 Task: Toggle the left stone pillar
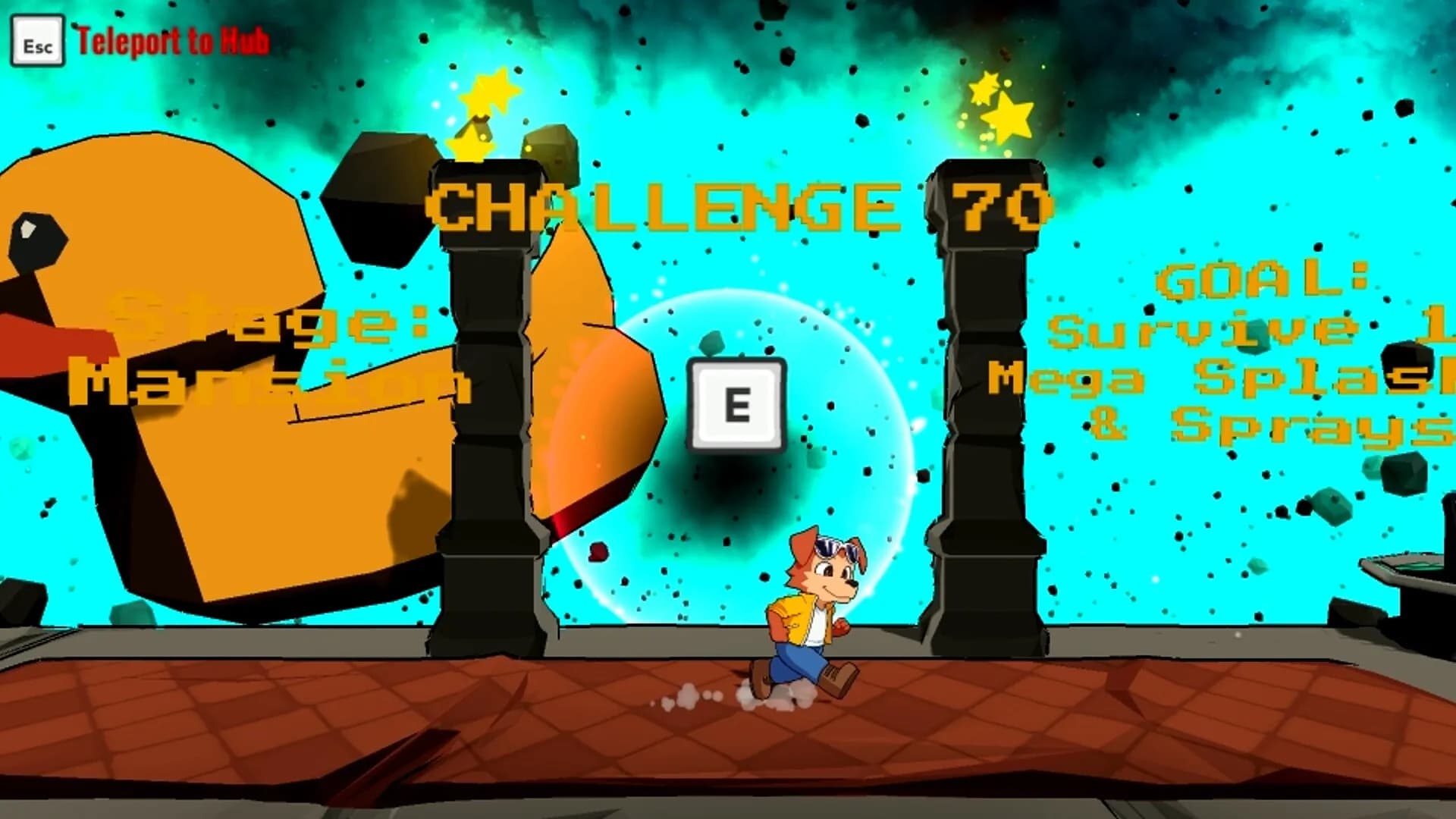[485, 417]
